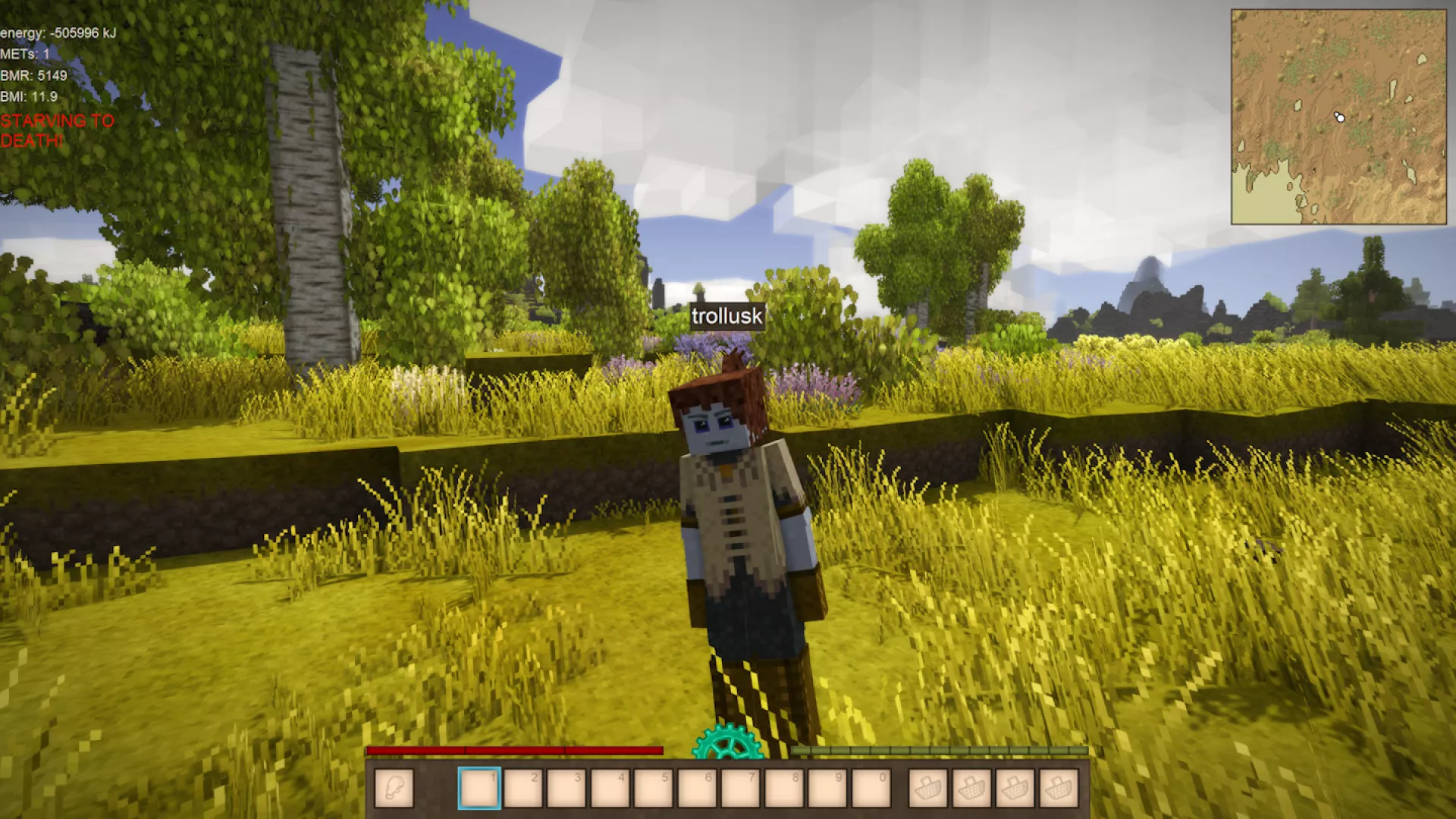Choose hotbar slot number 2

point(522,788)
